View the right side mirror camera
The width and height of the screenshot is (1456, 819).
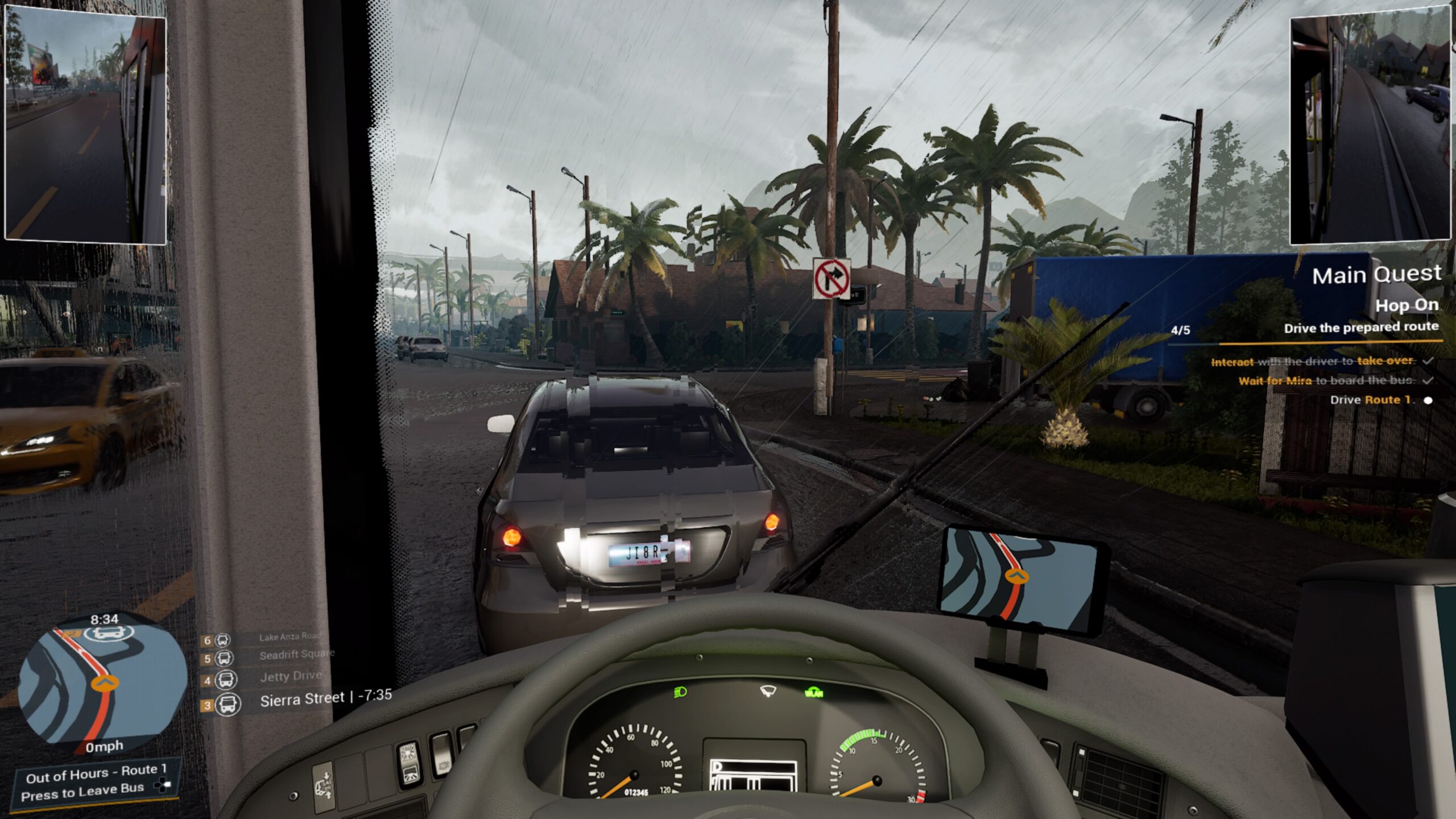pos(1370,128)
